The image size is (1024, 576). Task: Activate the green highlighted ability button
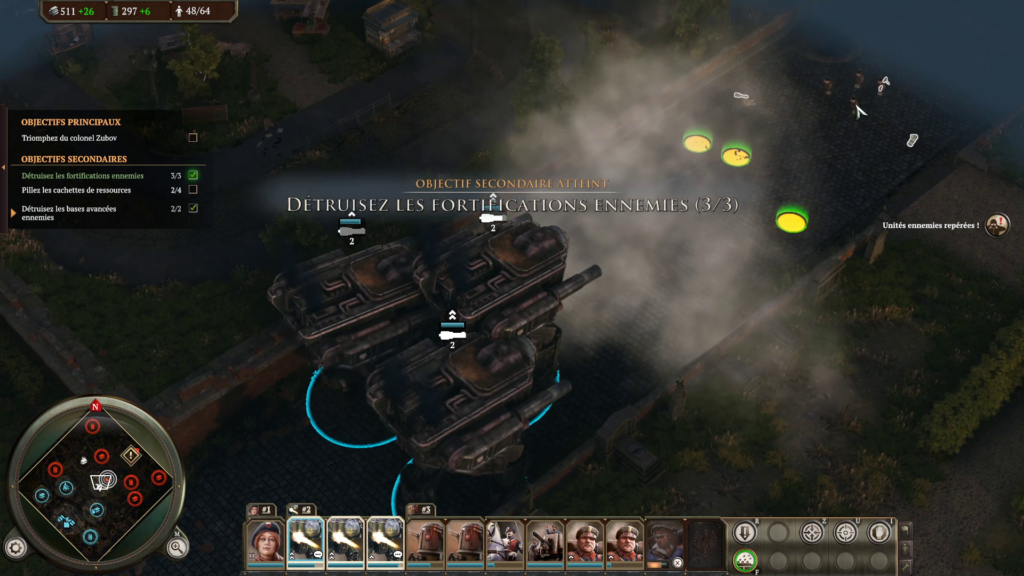pos(745,561)
